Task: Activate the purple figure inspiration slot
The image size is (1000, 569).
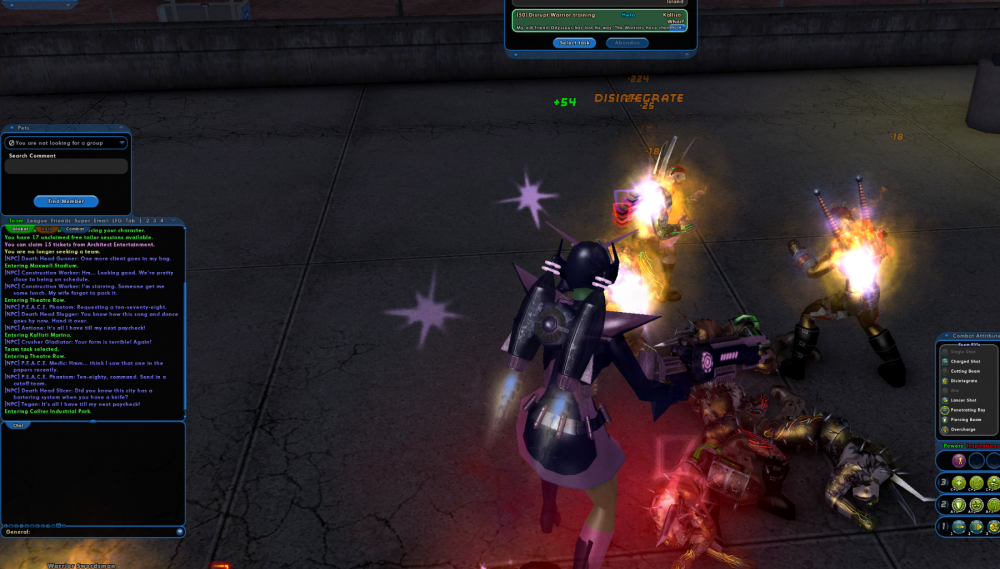Action: click(958, 460)
